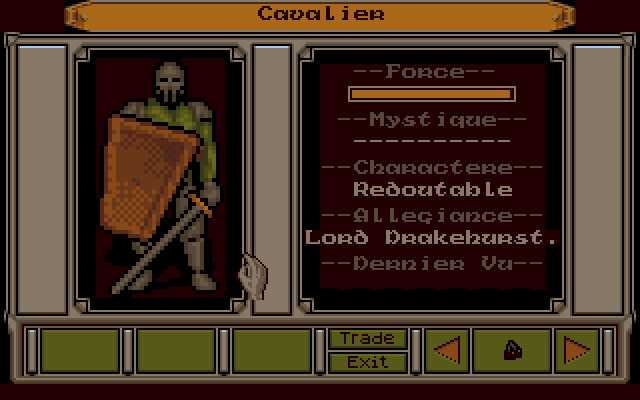Click the right-pointing orange arrow

pyautogui.click(x=576, y=350)
